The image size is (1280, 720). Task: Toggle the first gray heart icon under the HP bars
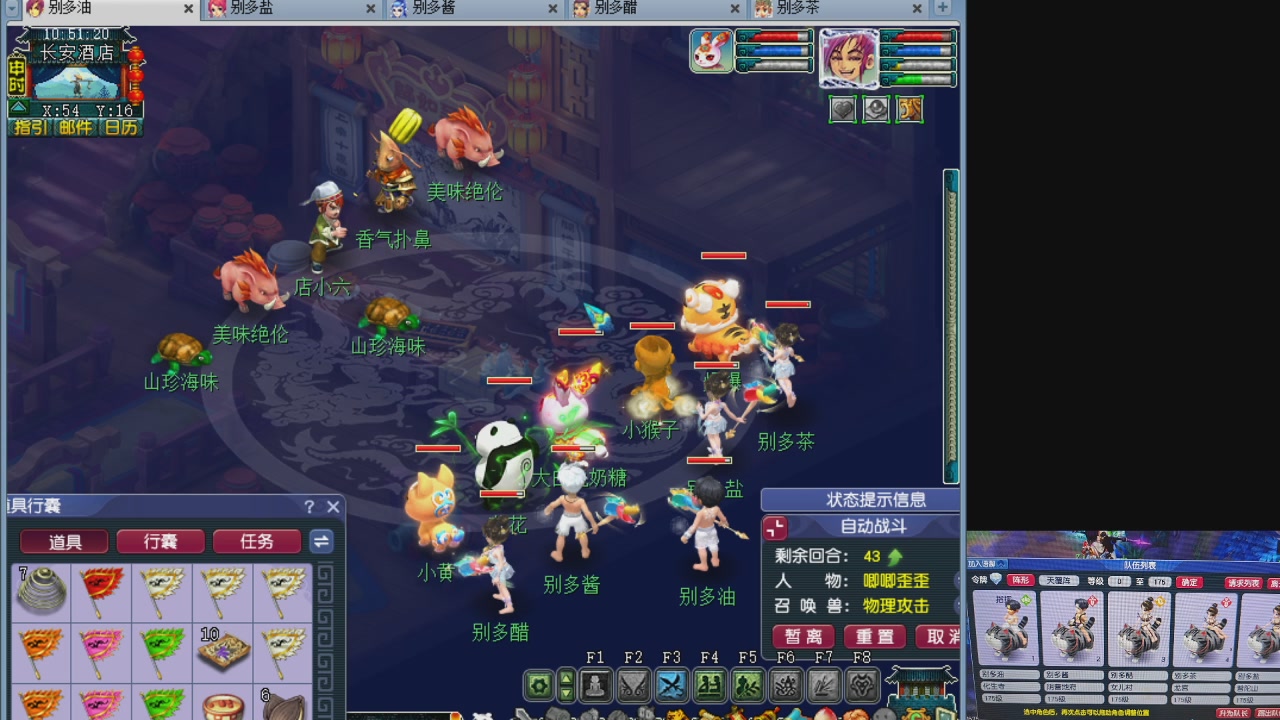[x=842, y=109]
